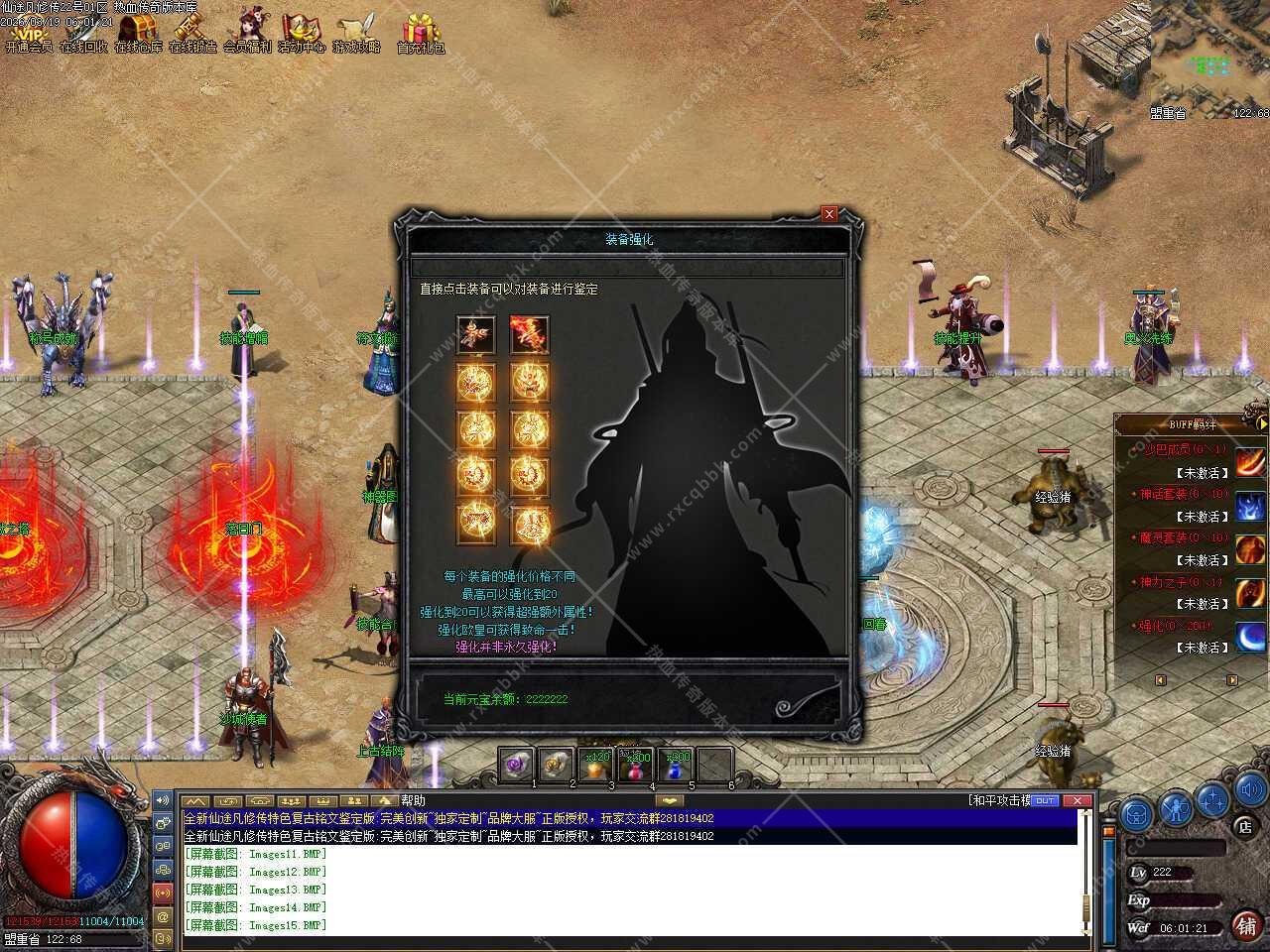Open the 首充礼包 first-recharge gift pack

(x=421, y=33)
